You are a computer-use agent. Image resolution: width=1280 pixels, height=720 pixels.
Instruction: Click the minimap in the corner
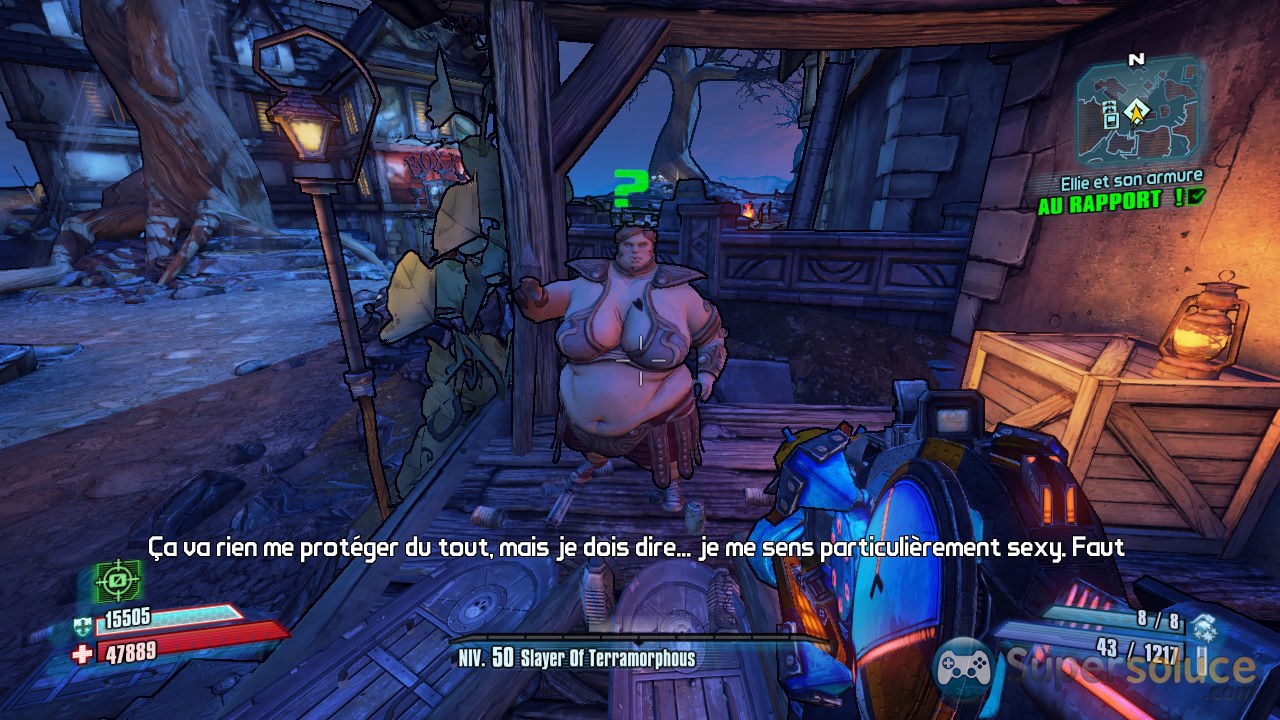tap(1139, 110)
